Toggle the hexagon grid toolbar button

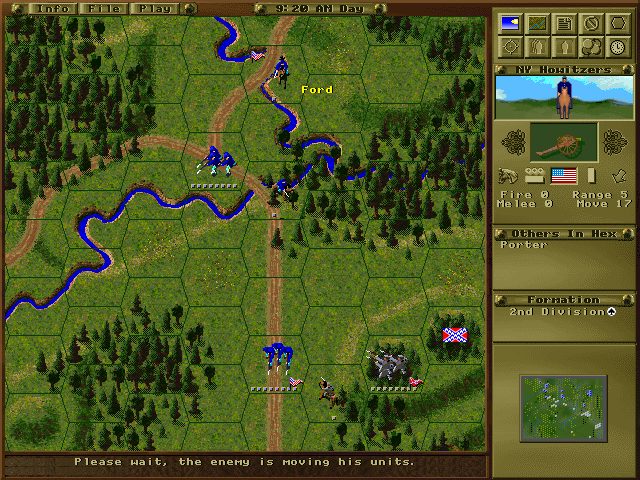(x=618, y=23)
